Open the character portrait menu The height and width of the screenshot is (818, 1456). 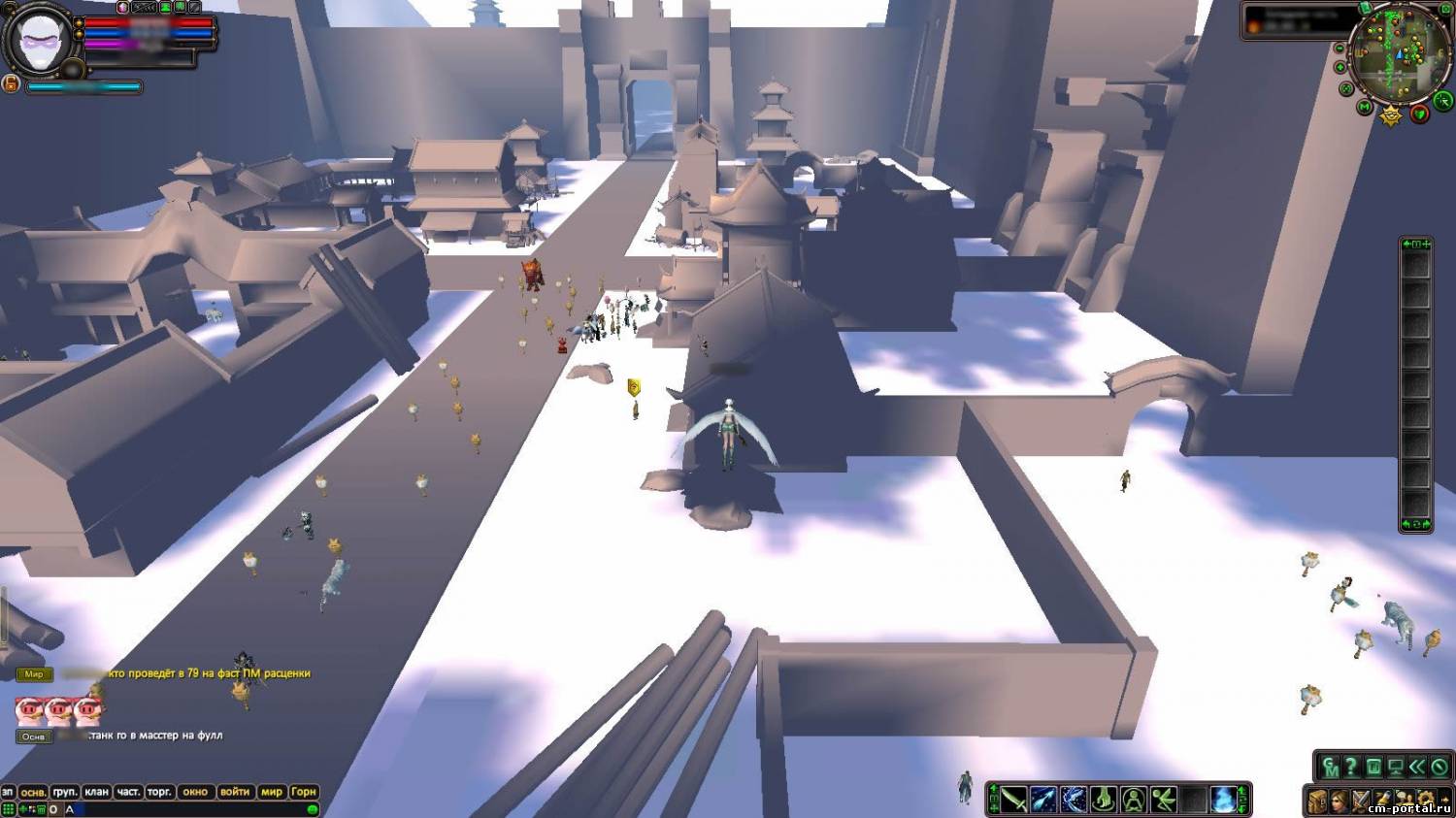click(x=1339, y=802)
